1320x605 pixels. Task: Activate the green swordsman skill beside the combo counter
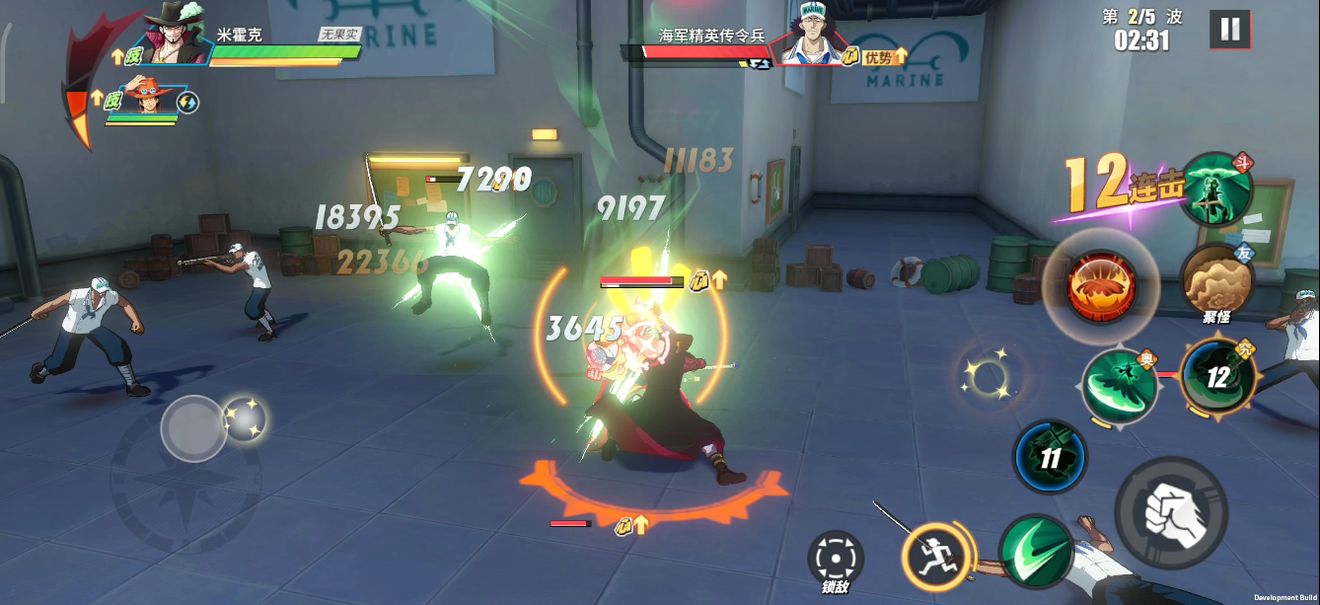pos(1217,189)
